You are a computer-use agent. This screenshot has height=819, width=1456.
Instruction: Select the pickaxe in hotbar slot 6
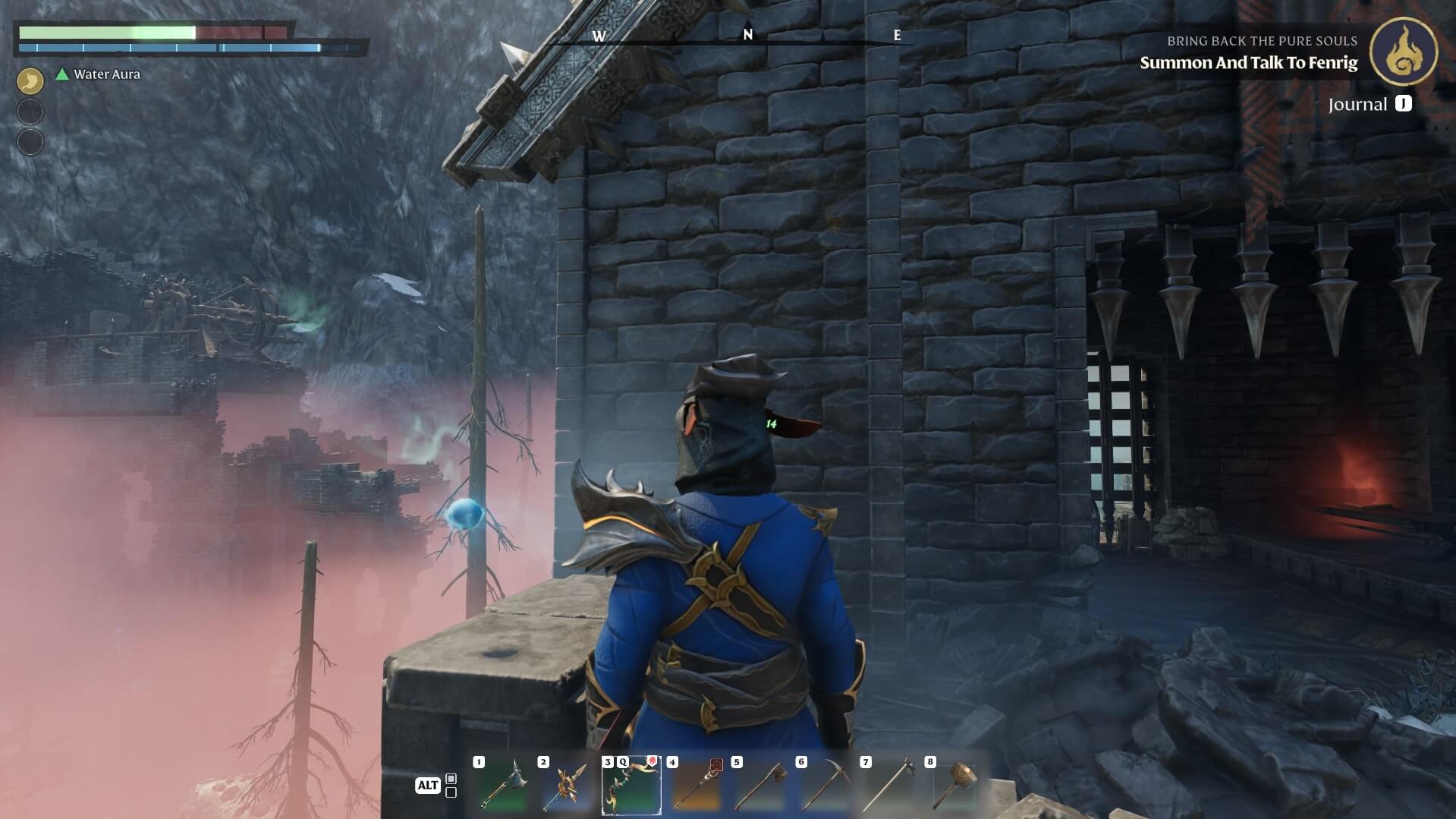825,786
